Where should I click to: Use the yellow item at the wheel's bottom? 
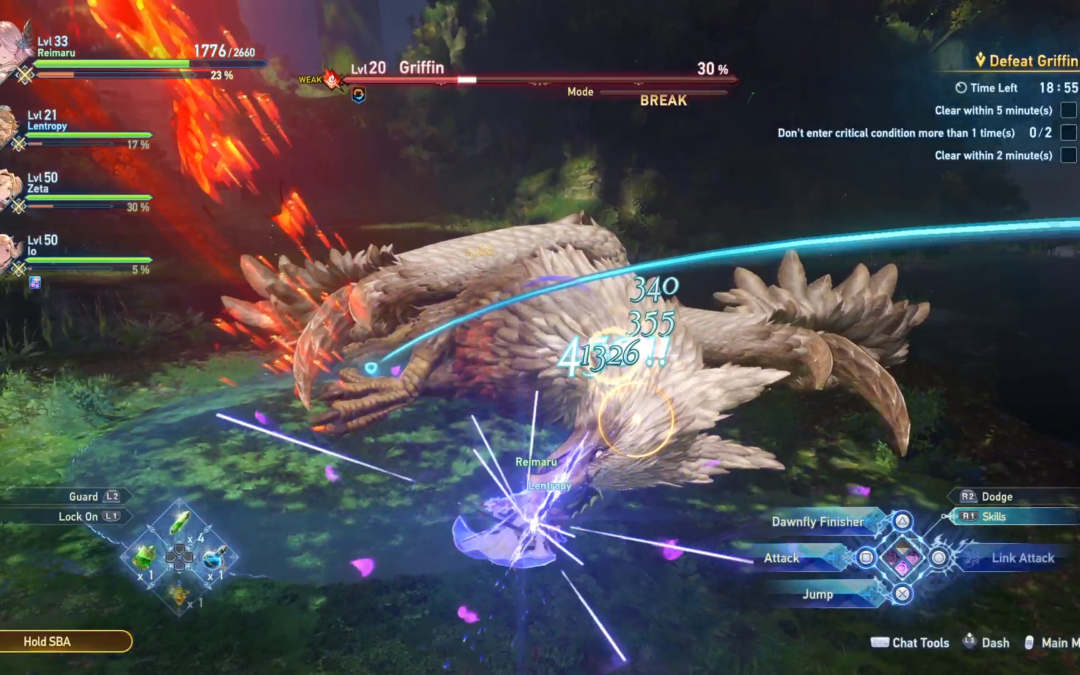point(180,594)
